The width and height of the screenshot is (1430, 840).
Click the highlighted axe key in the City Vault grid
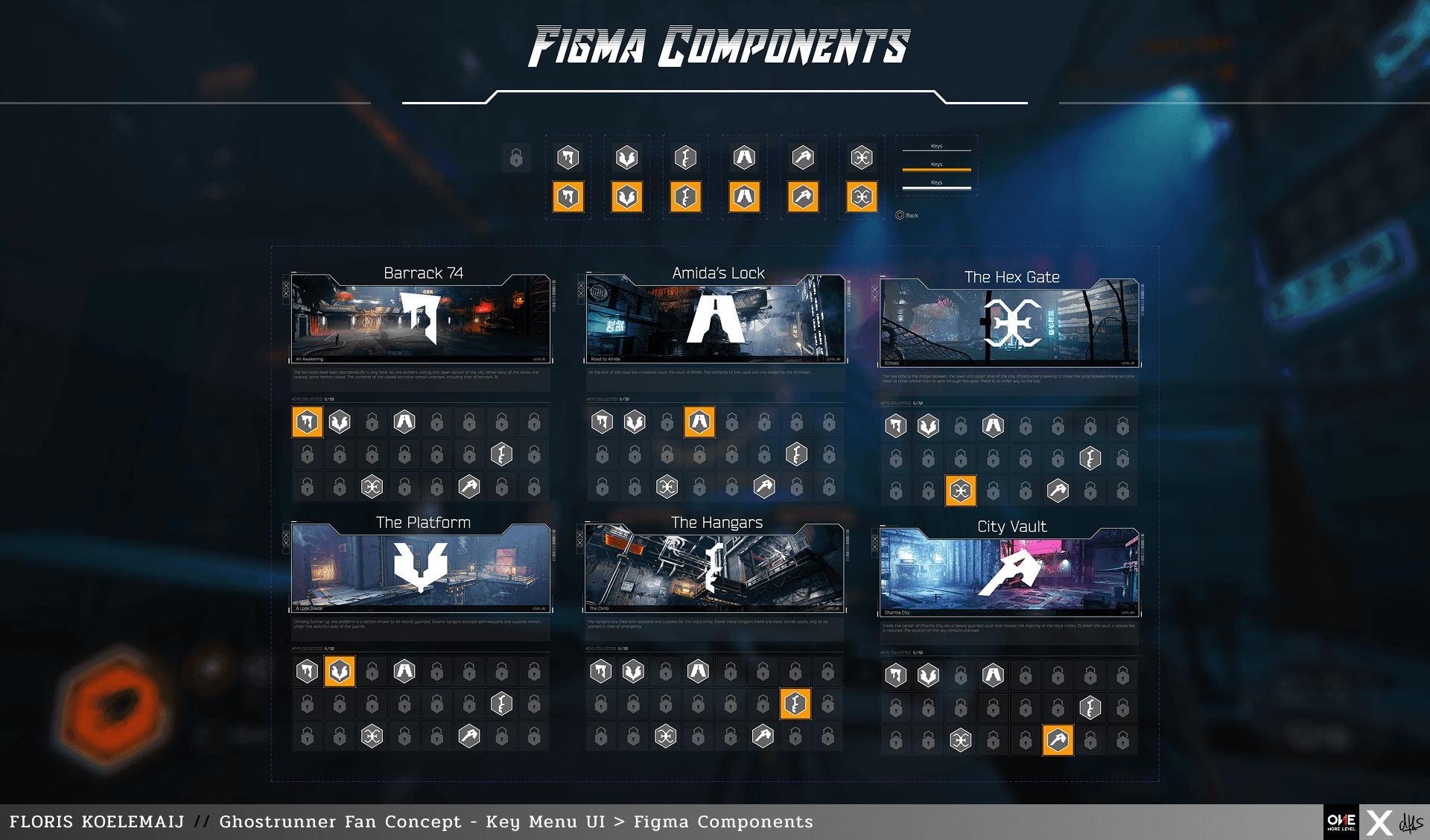coord(1058,739)
